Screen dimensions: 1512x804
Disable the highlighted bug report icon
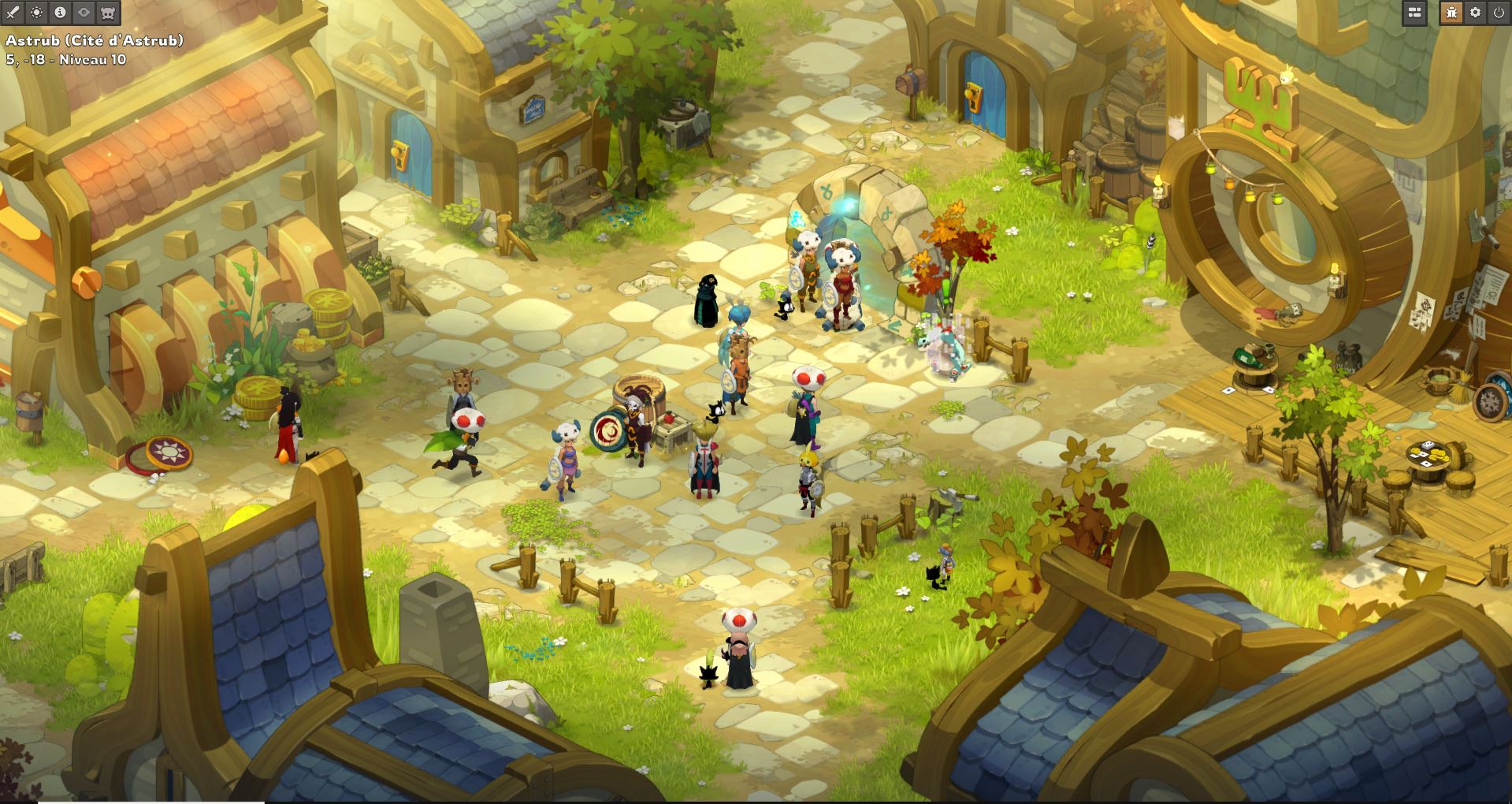1451,13
